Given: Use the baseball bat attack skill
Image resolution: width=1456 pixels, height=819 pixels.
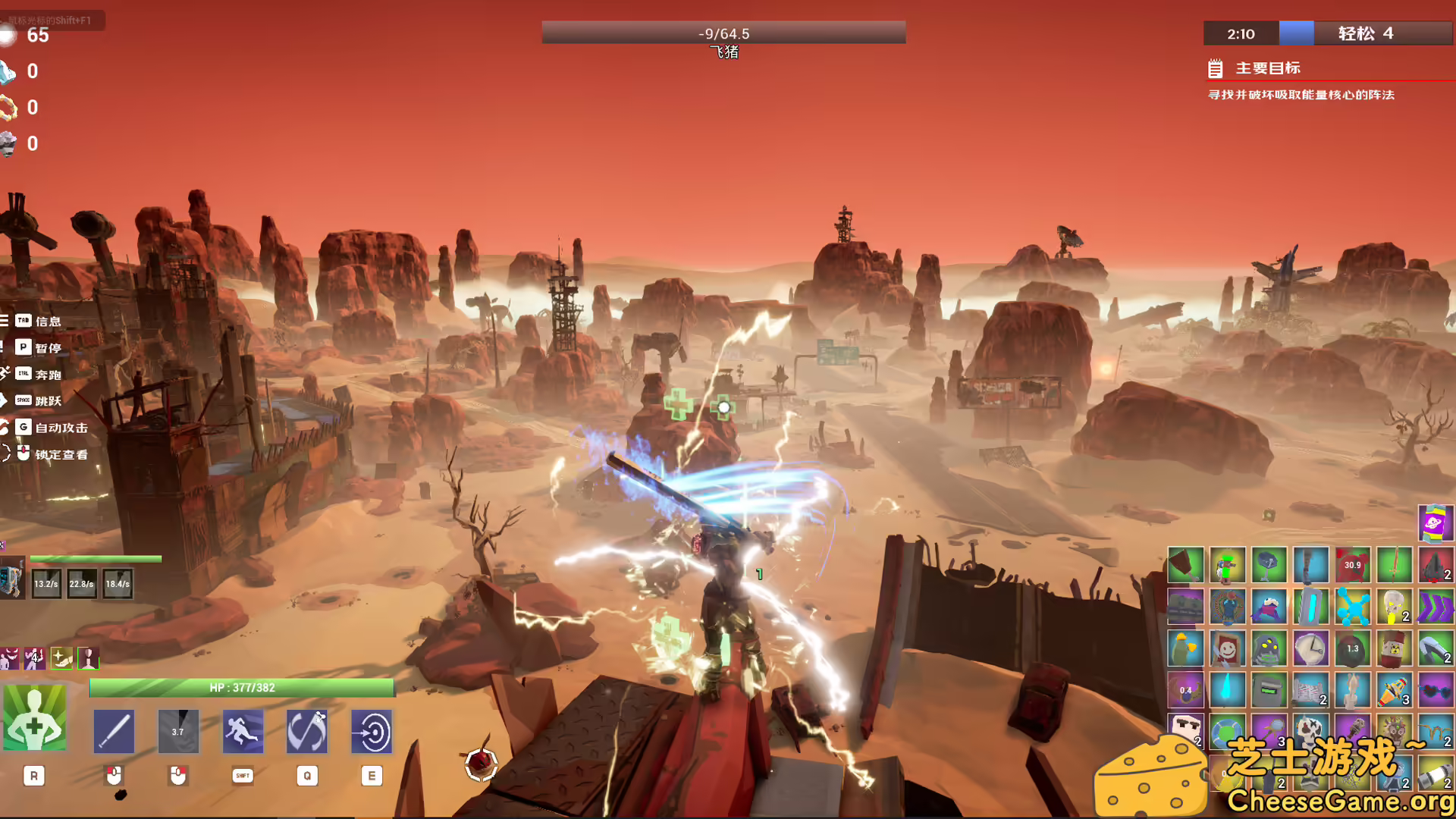Looking at the screenshot, I should (x=114, y=731).
